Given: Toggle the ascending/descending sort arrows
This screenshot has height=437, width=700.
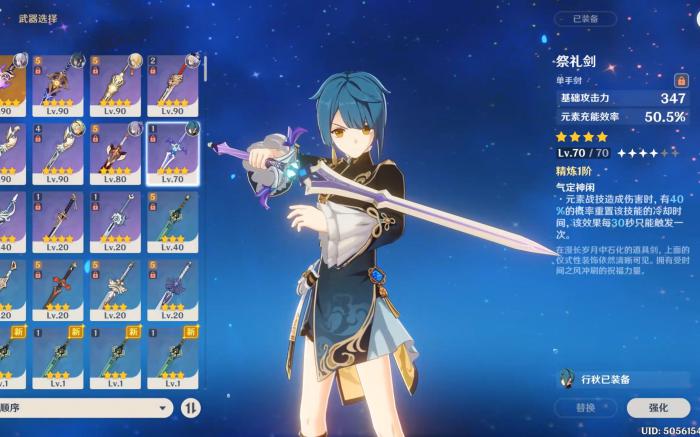Looking at the screenshot, I should [x=192, y=408].
